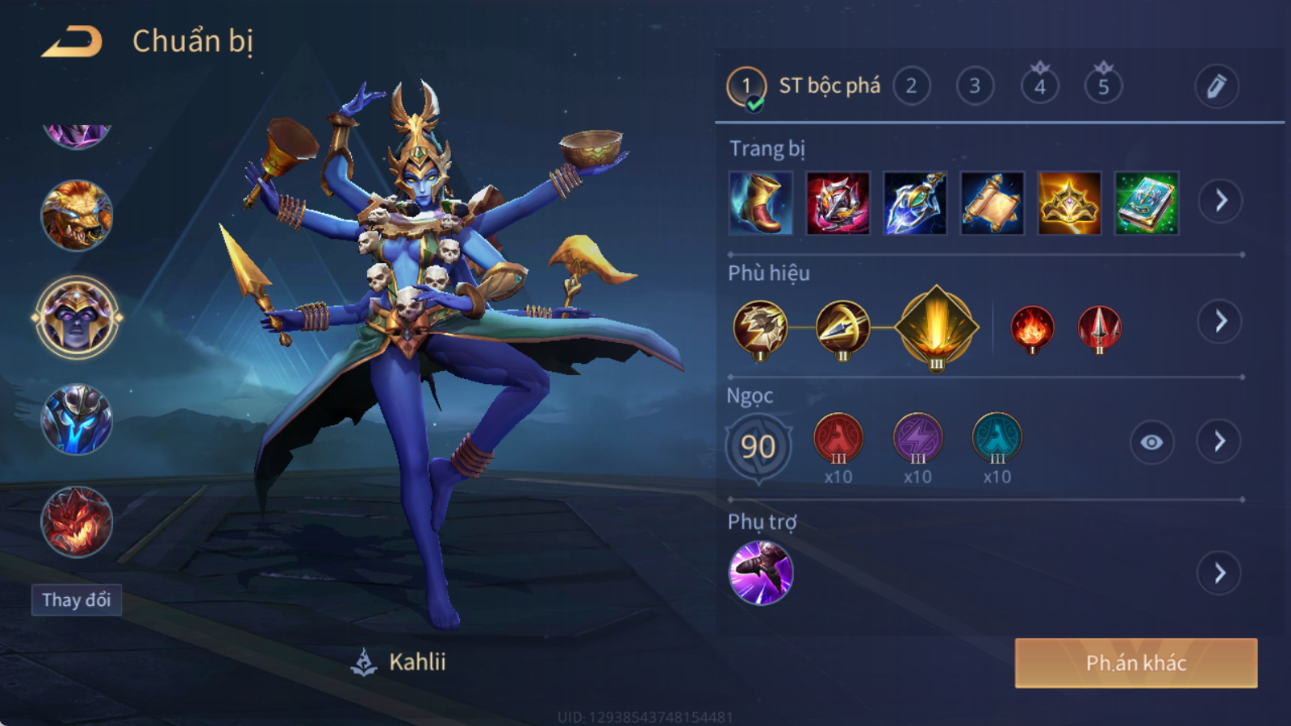Select the red level III gem

[x=838, y=440]
